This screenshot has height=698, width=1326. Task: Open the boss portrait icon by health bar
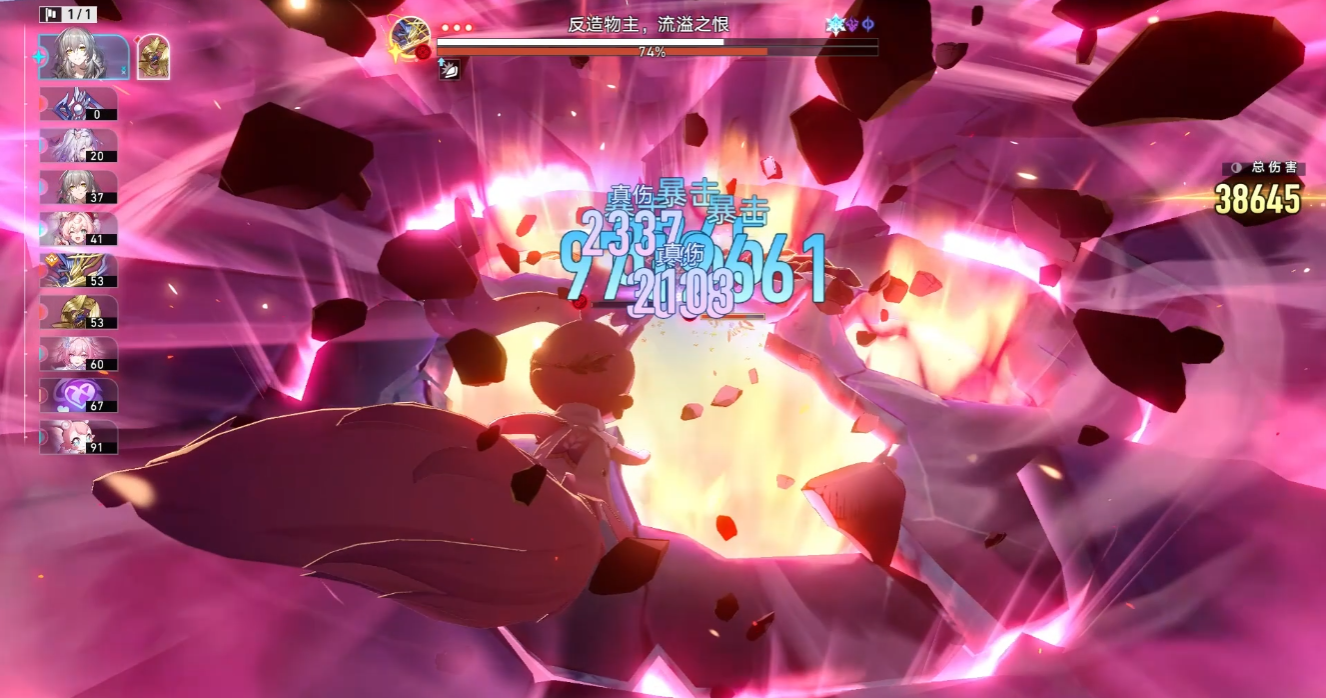coord(410,38)
